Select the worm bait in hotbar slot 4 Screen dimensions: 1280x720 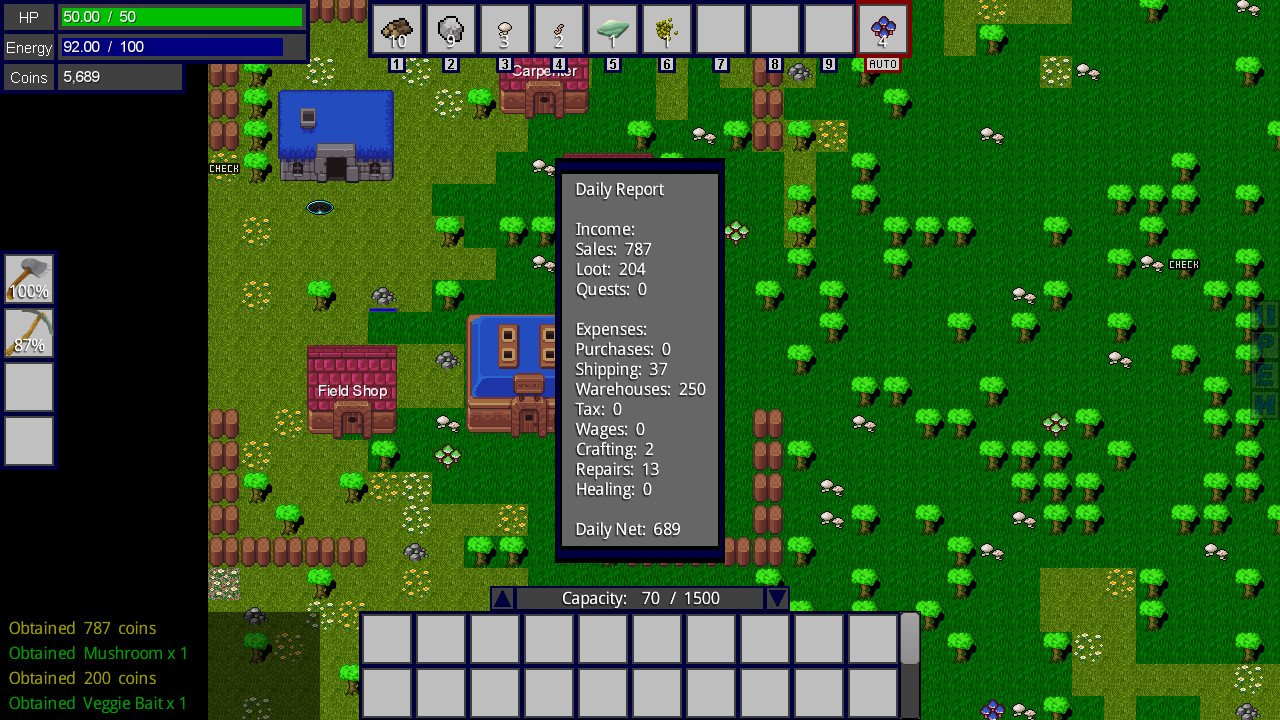pyautogui.click(x=558, y=28)
